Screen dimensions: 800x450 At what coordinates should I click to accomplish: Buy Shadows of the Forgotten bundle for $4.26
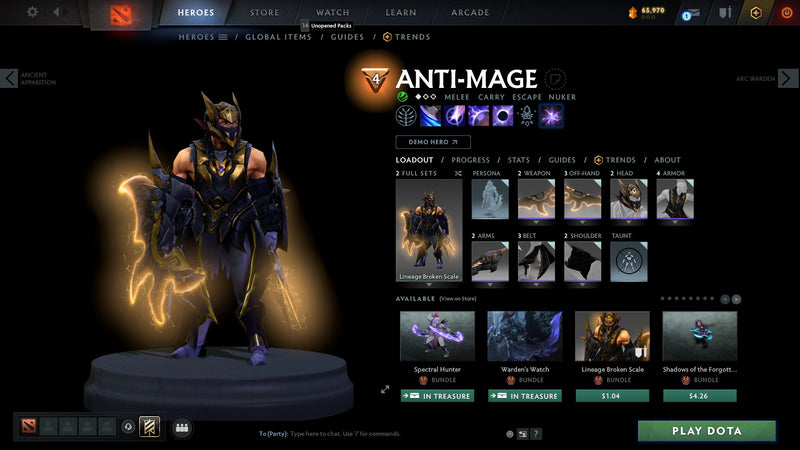[699, 396]
